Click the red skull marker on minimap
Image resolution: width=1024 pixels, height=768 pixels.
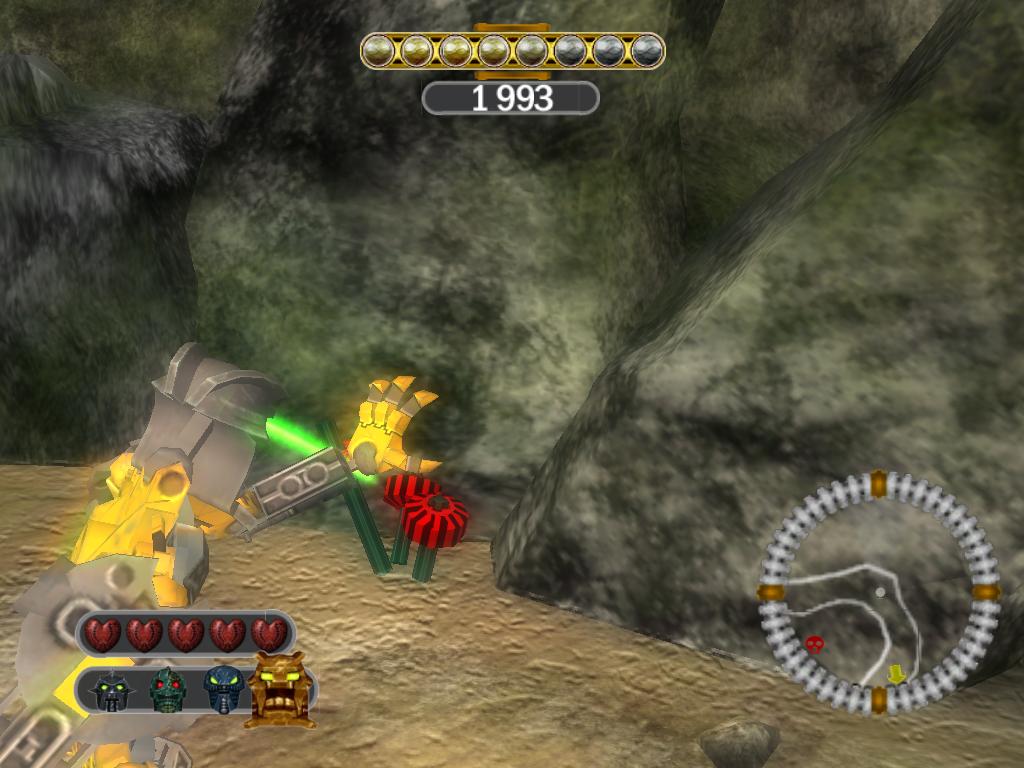click(x=815, y=643)
